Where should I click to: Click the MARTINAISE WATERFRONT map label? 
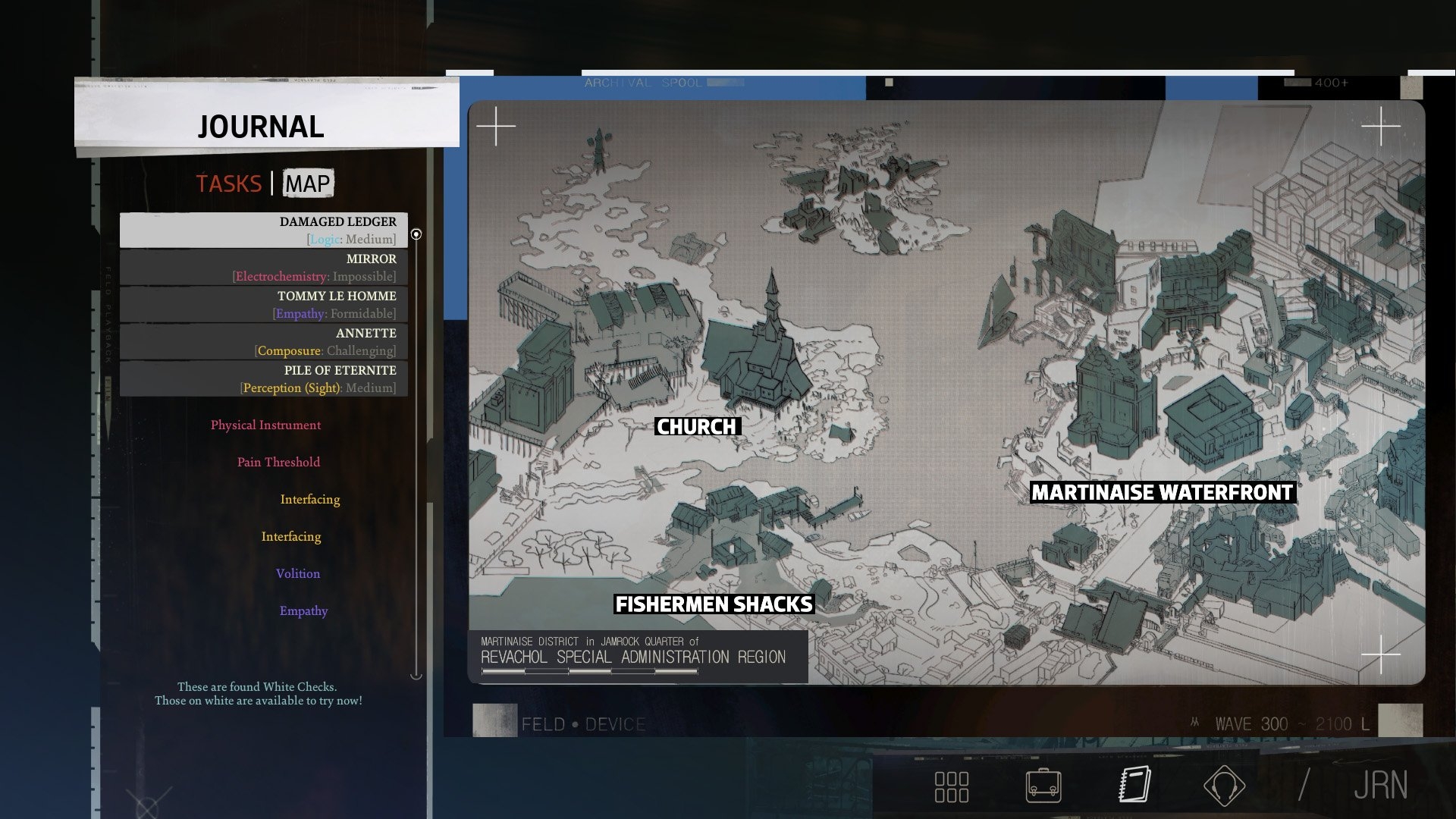click(x=1162, y=491)
